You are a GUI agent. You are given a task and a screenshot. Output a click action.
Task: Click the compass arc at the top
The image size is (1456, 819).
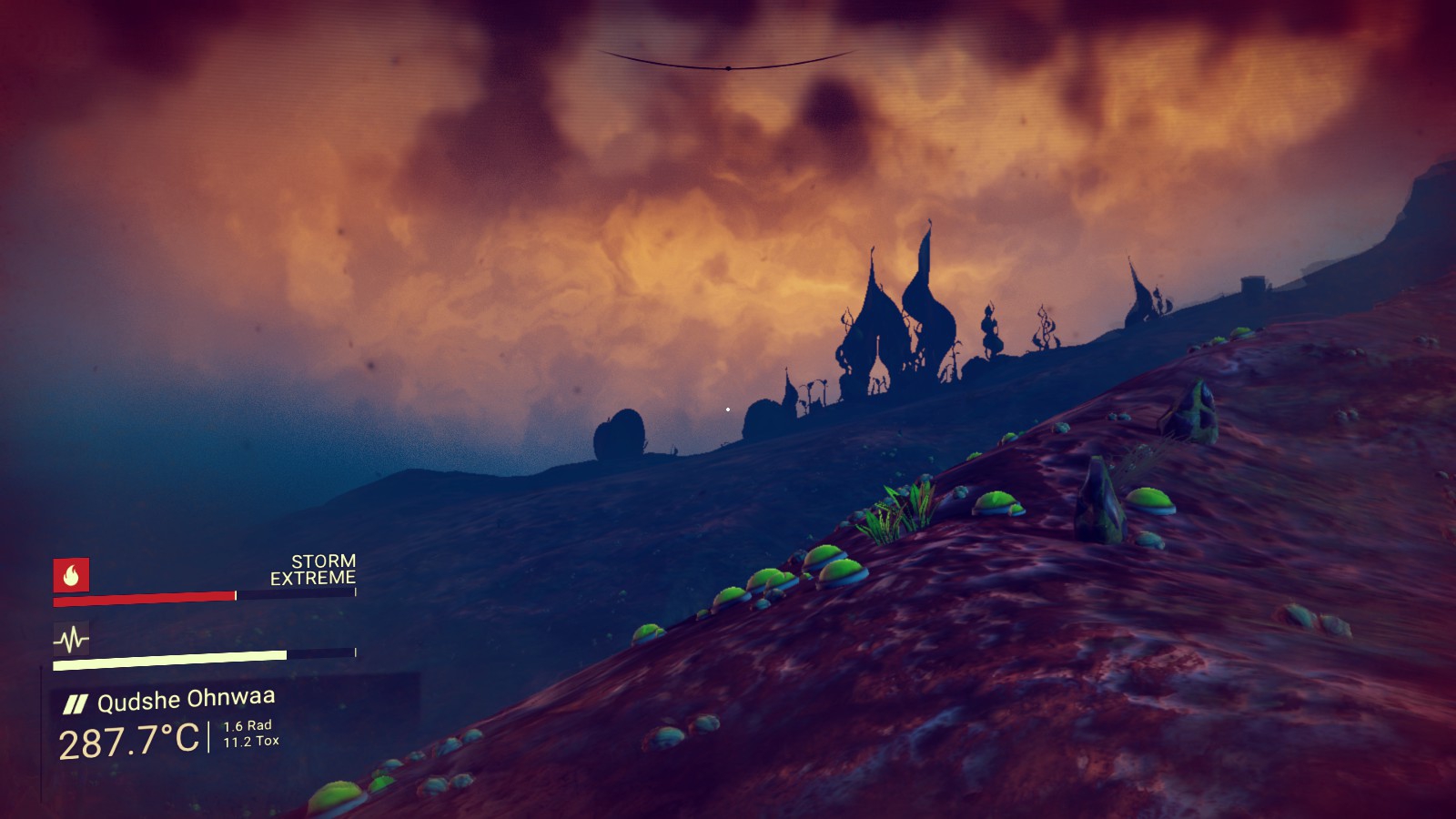pos(728,64)
